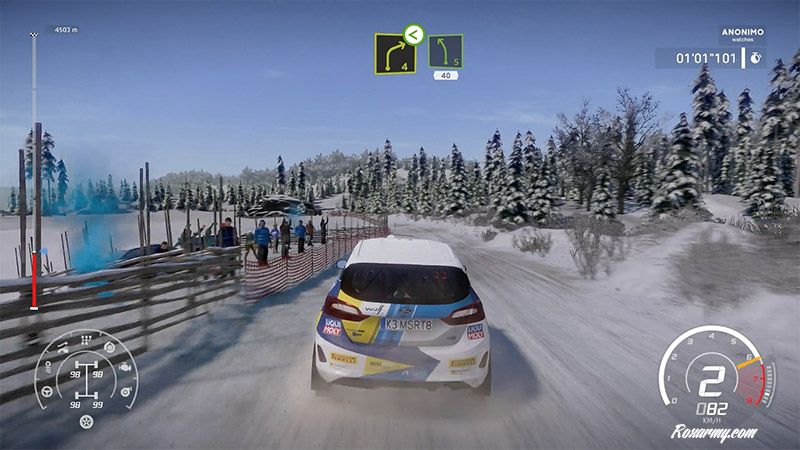The width and height of the screenshot is (800, 450).
Task: Select the right 4 pace note icon
Action: (x=393, y=55)
